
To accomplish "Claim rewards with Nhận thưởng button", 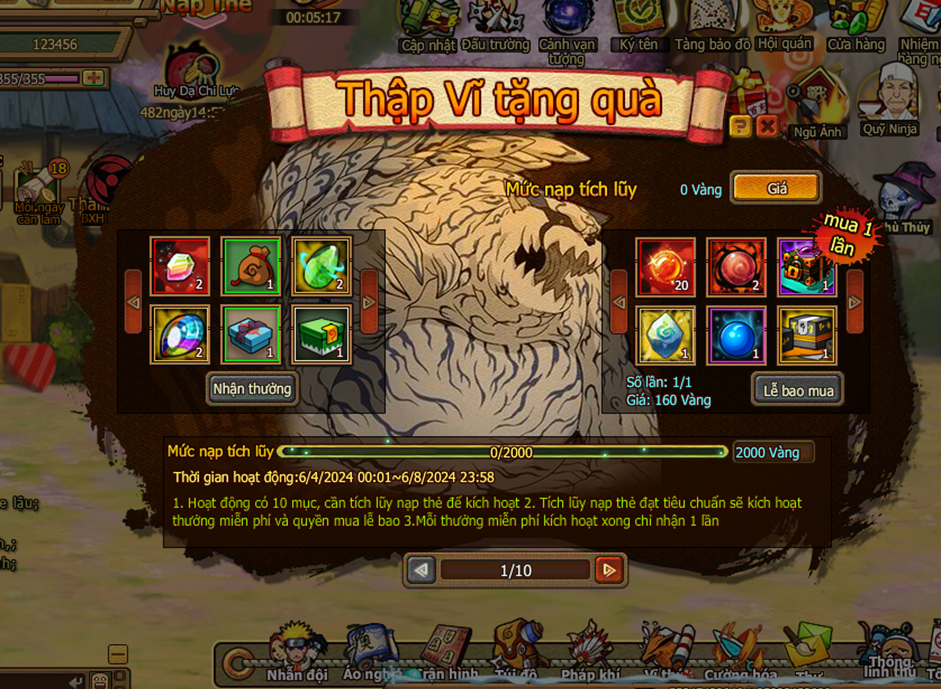I will 252,389.
